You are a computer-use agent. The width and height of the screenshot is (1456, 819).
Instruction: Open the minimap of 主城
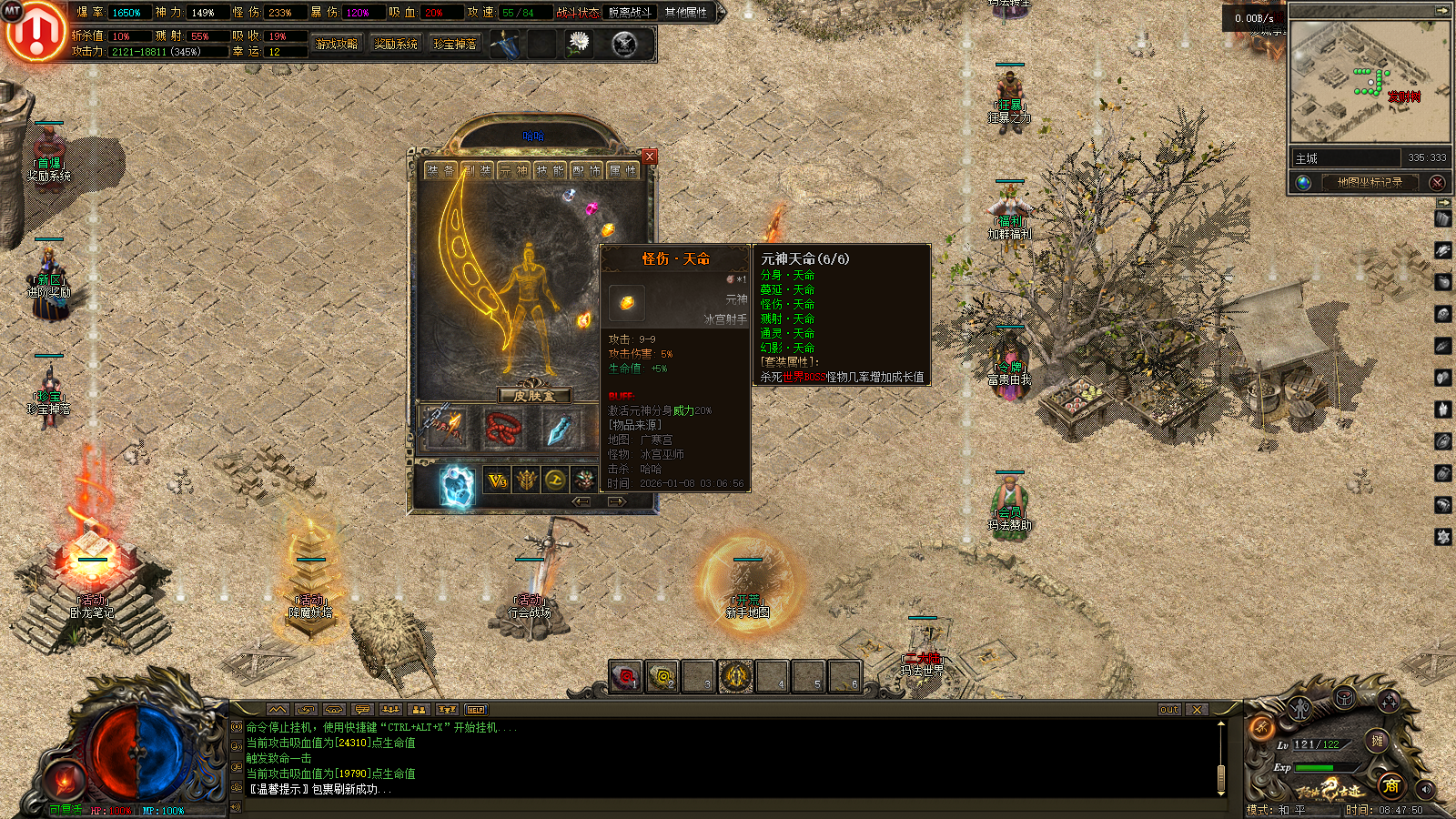(x=1368, y=82)
